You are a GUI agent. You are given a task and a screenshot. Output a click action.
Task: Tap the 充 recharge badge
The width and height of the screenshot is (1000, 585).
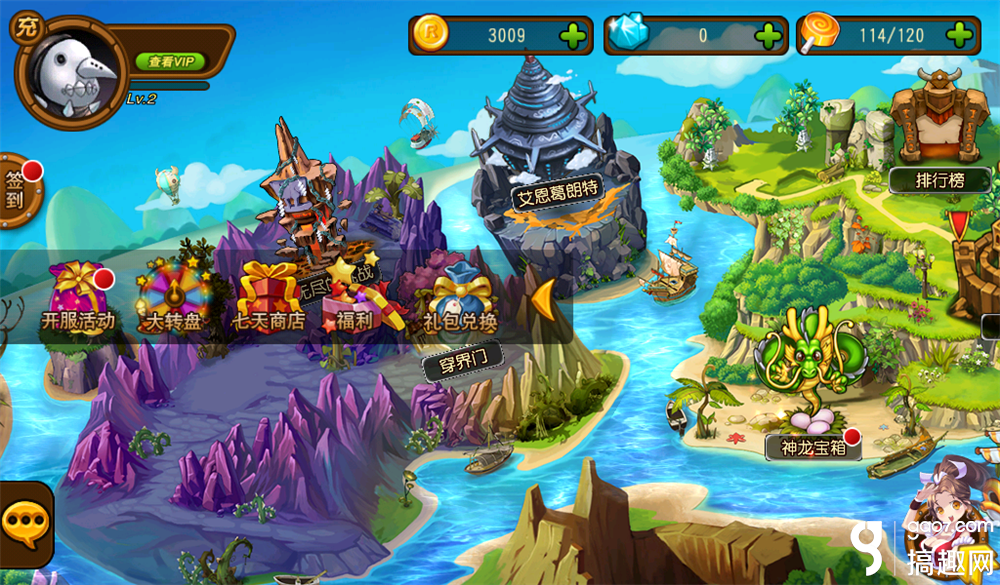24,28
